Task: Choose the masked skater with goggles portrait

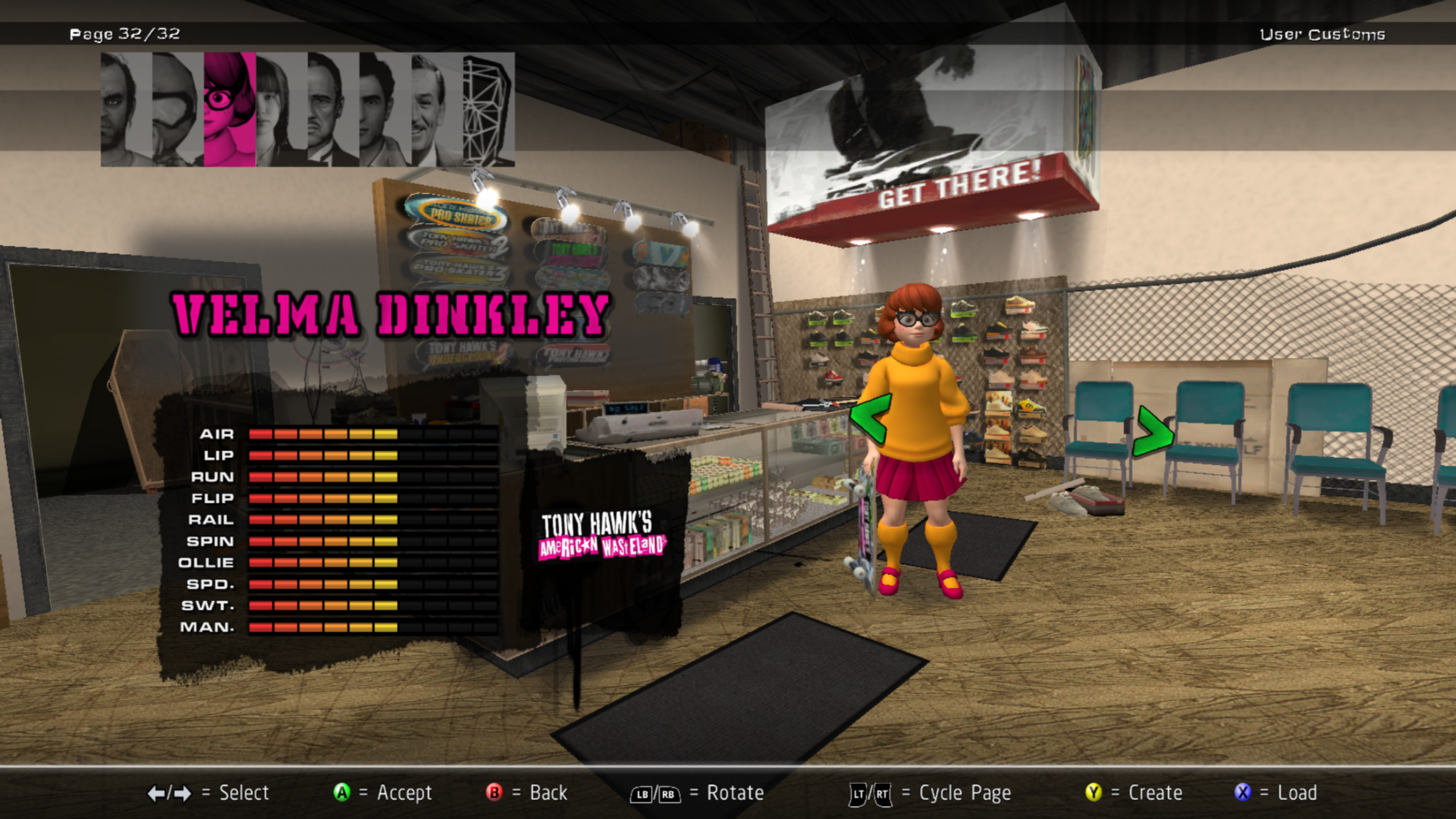Action: [177, 109]
